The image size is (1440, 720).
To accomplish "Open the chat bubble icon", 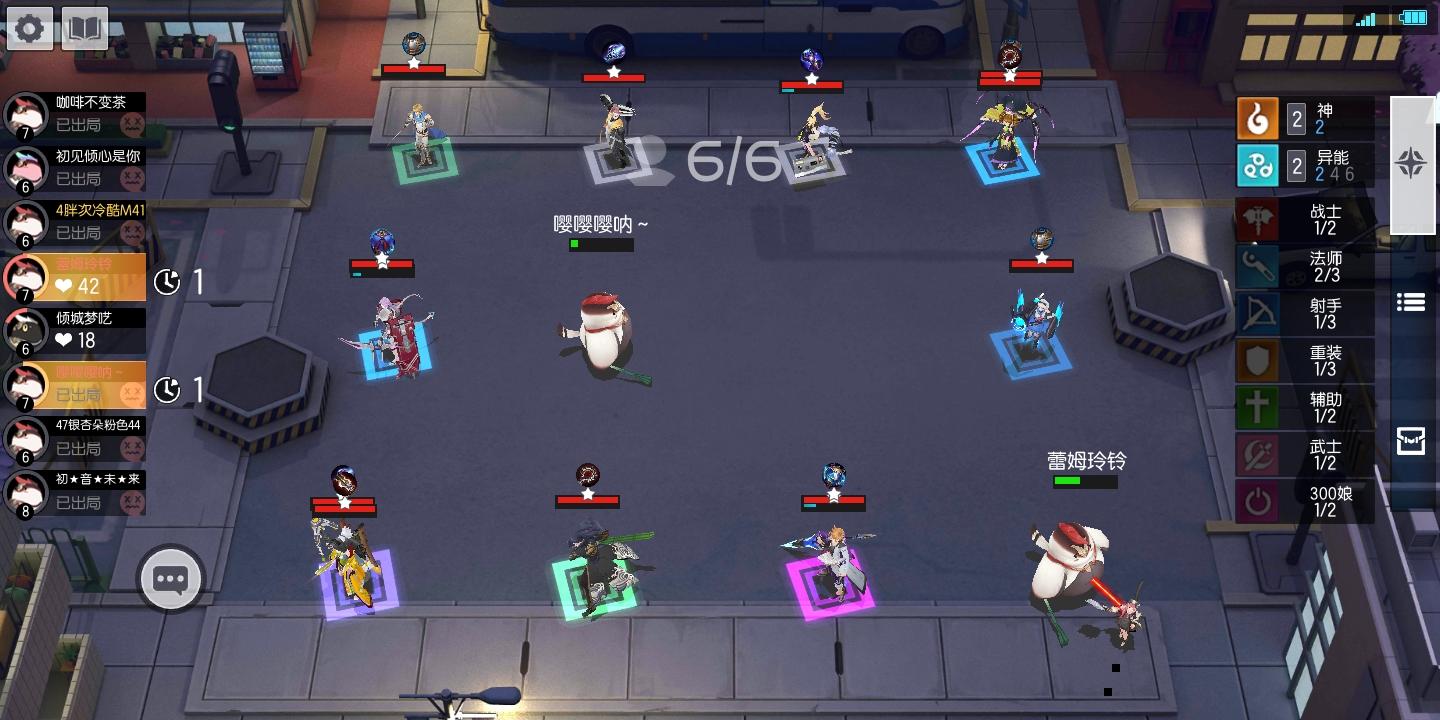I will coord(169,578).
